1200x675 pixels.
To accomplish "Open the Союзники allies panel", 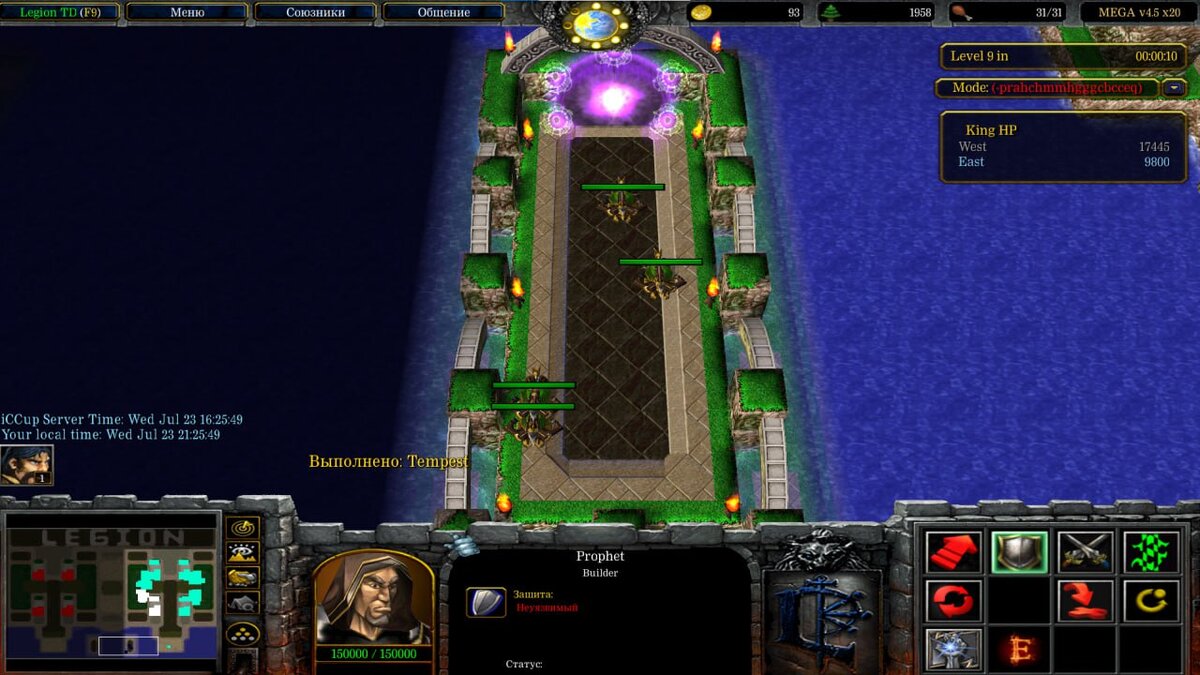I will 315,13.
